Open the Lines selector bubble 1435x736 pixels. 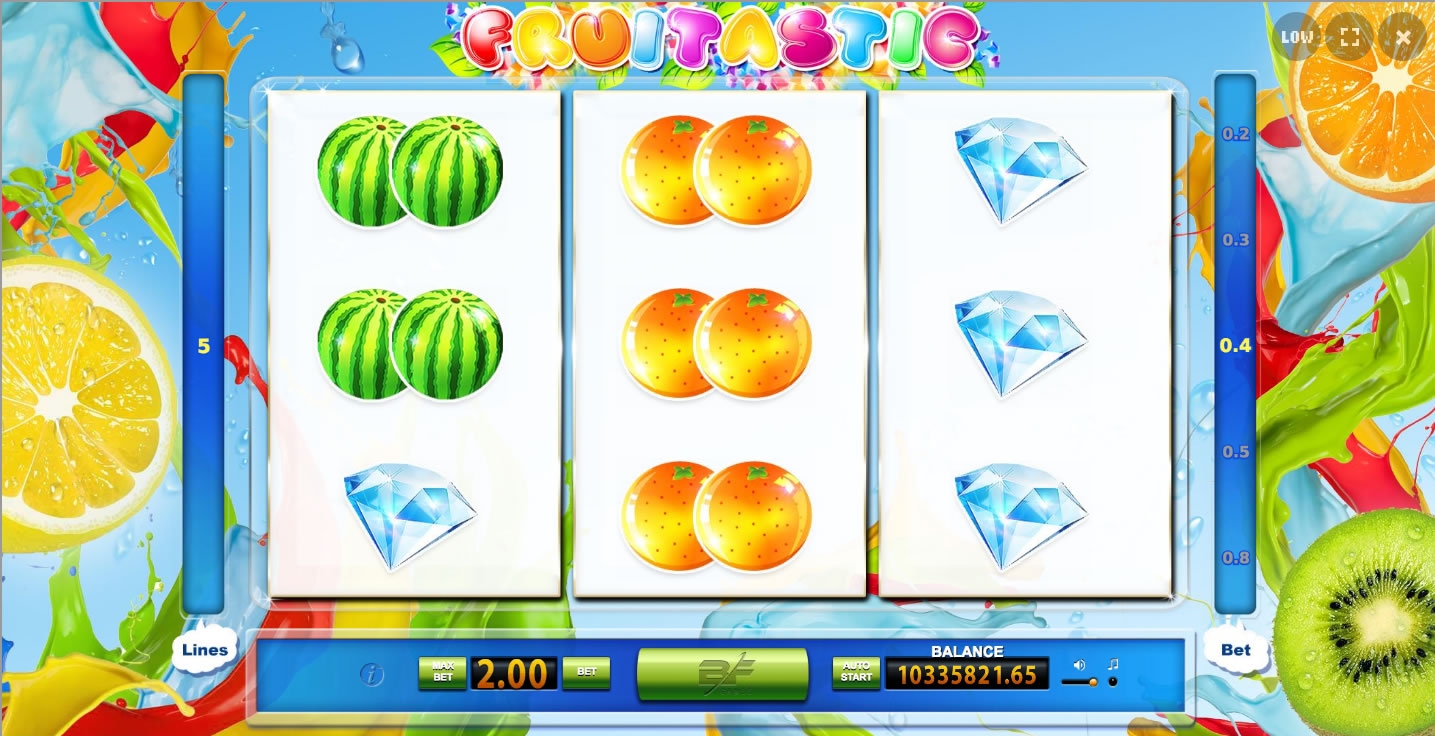coord(205,650)
